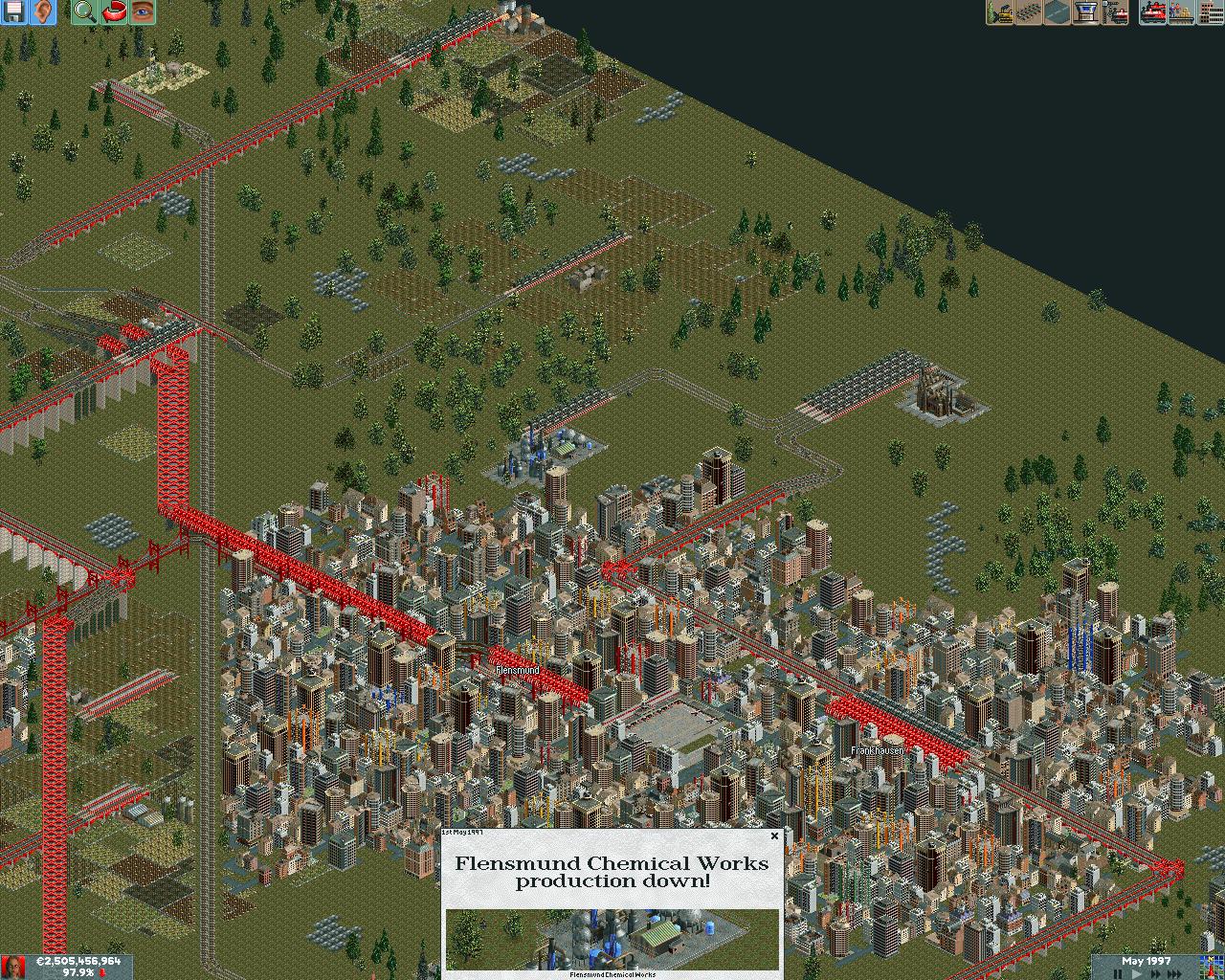Show the red locomotive vehicles list
Image resolution: width=1225 pixels, height=980 pixels.
pos(1153,12)
